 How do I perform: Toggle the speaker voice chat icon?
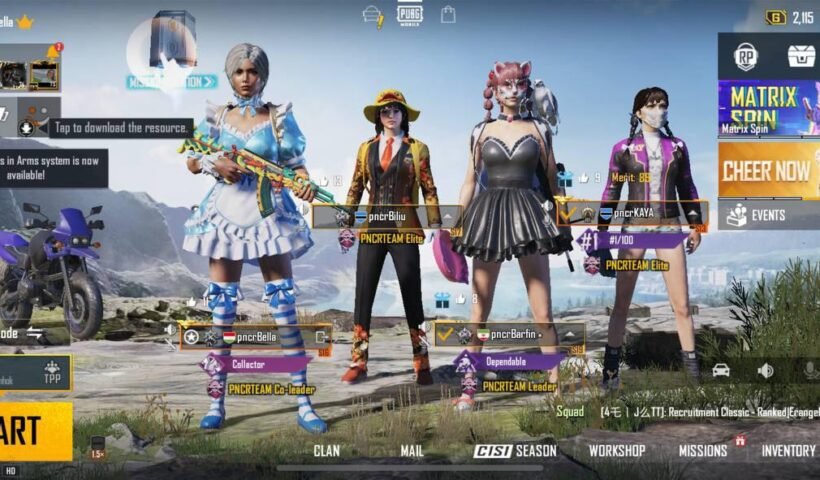coord(766,370)
